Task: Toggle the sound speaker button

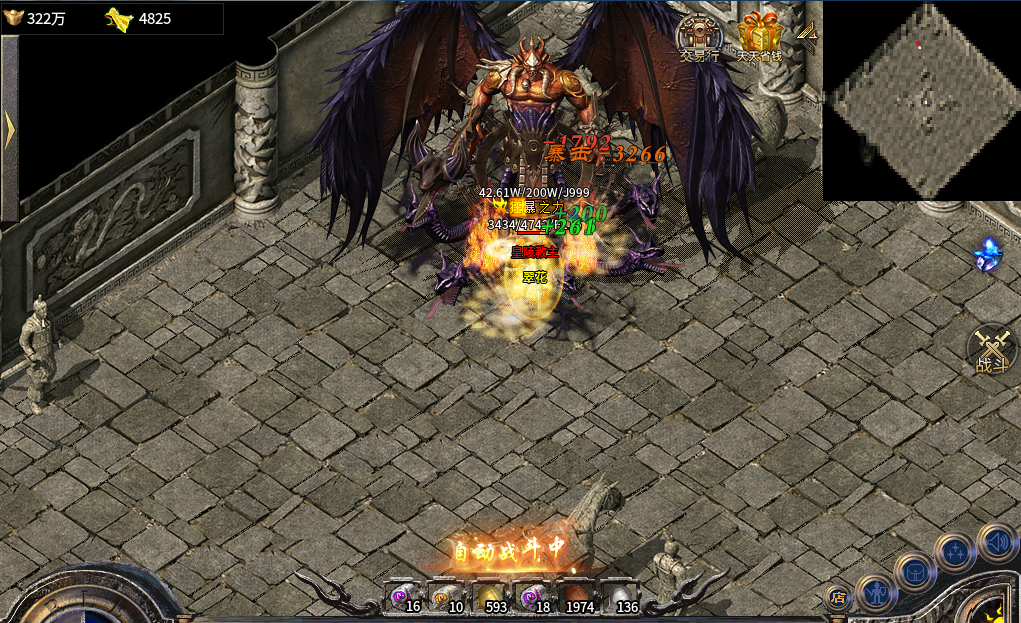Action: click(996, 541)
